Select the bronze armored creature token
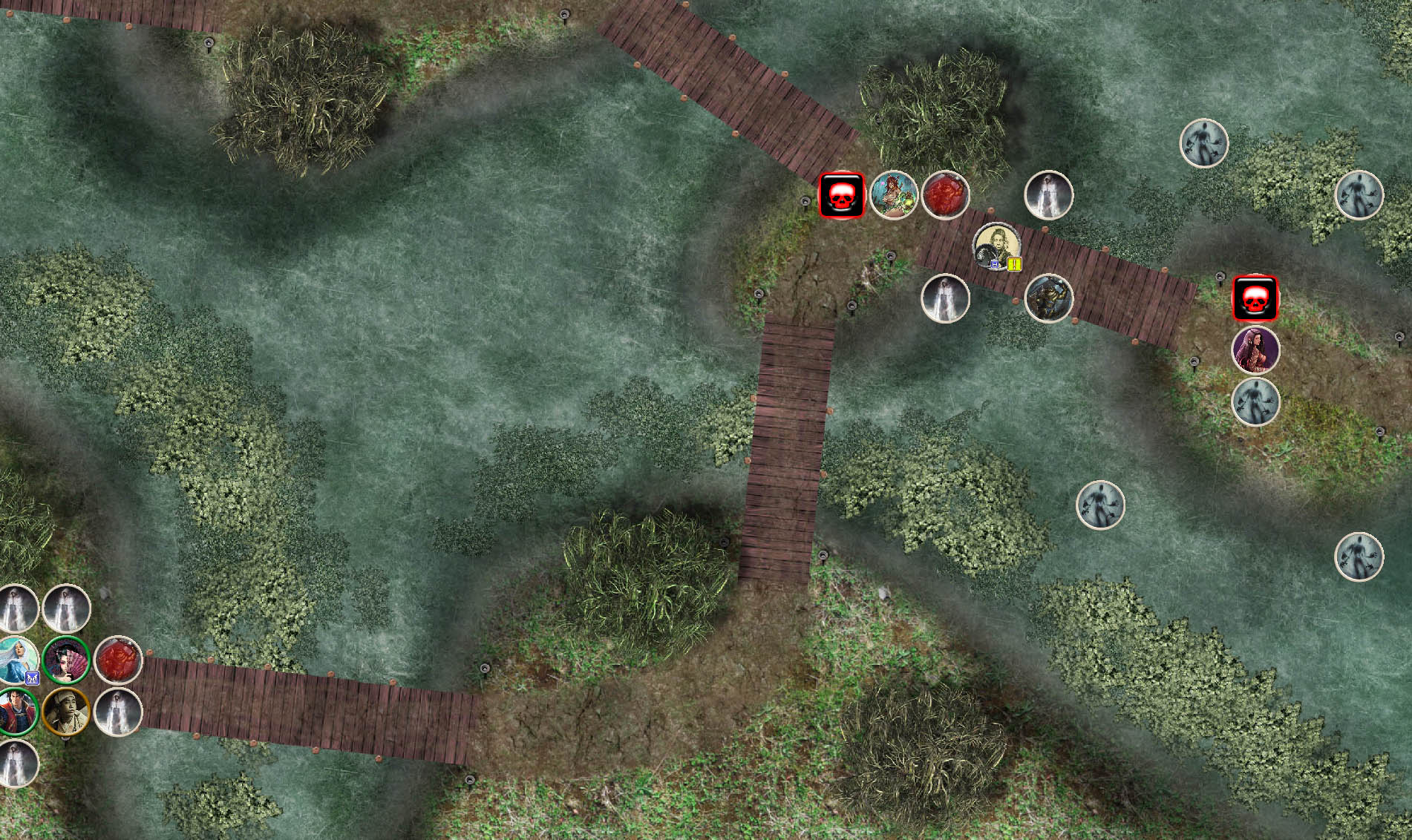 click(1048, 298)
